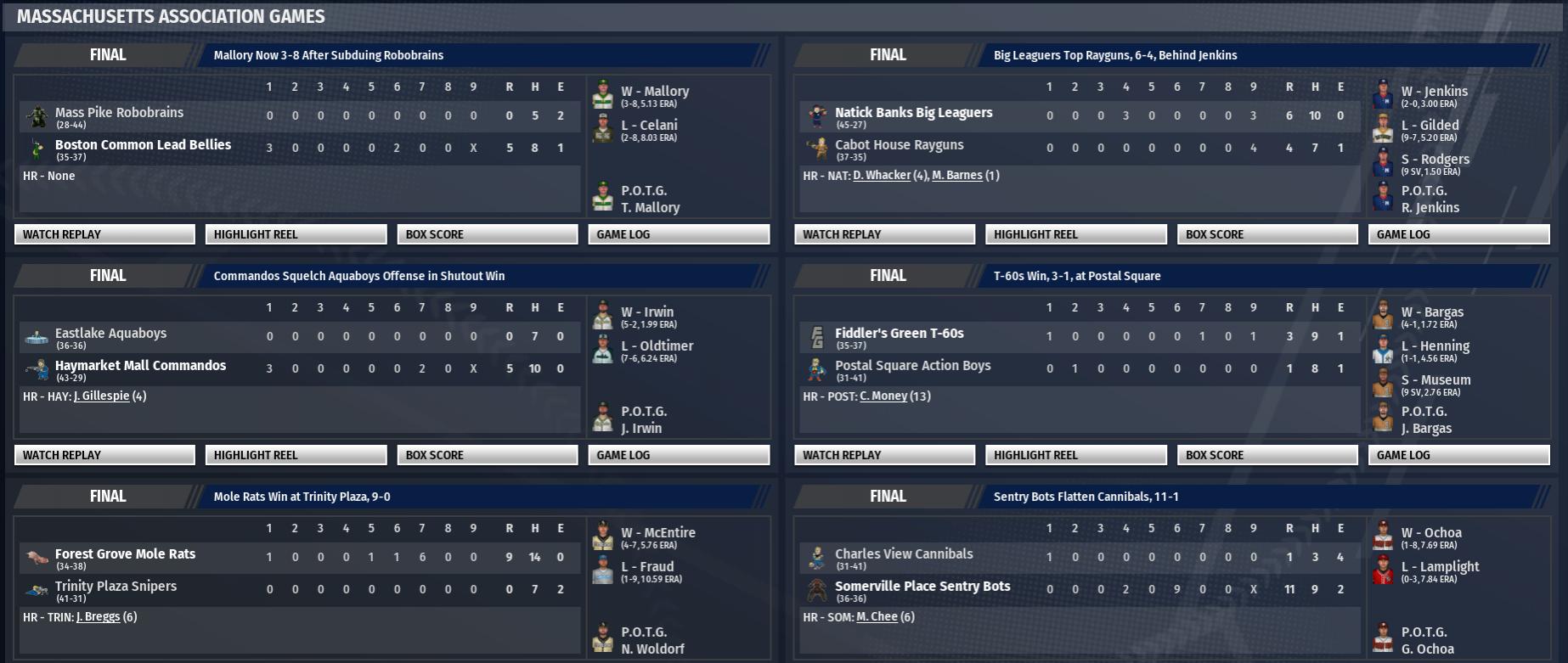View game log for Aquaboys vs Commandos
Image resolution: width=1568 pixels, height=663 pixels.
coord(679,455)
